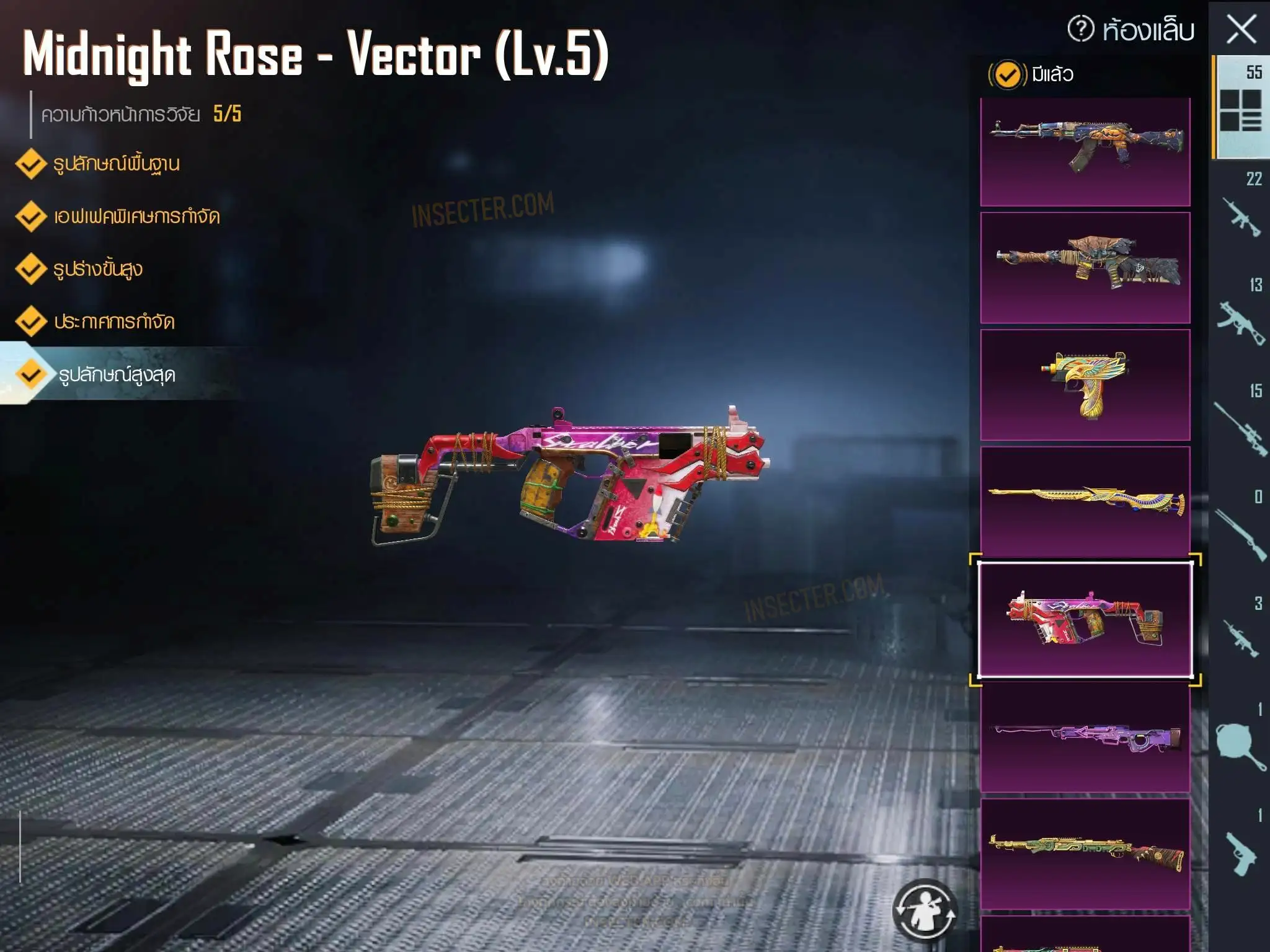Choose the Midnight Rose Vector thumbnail

1085,619
